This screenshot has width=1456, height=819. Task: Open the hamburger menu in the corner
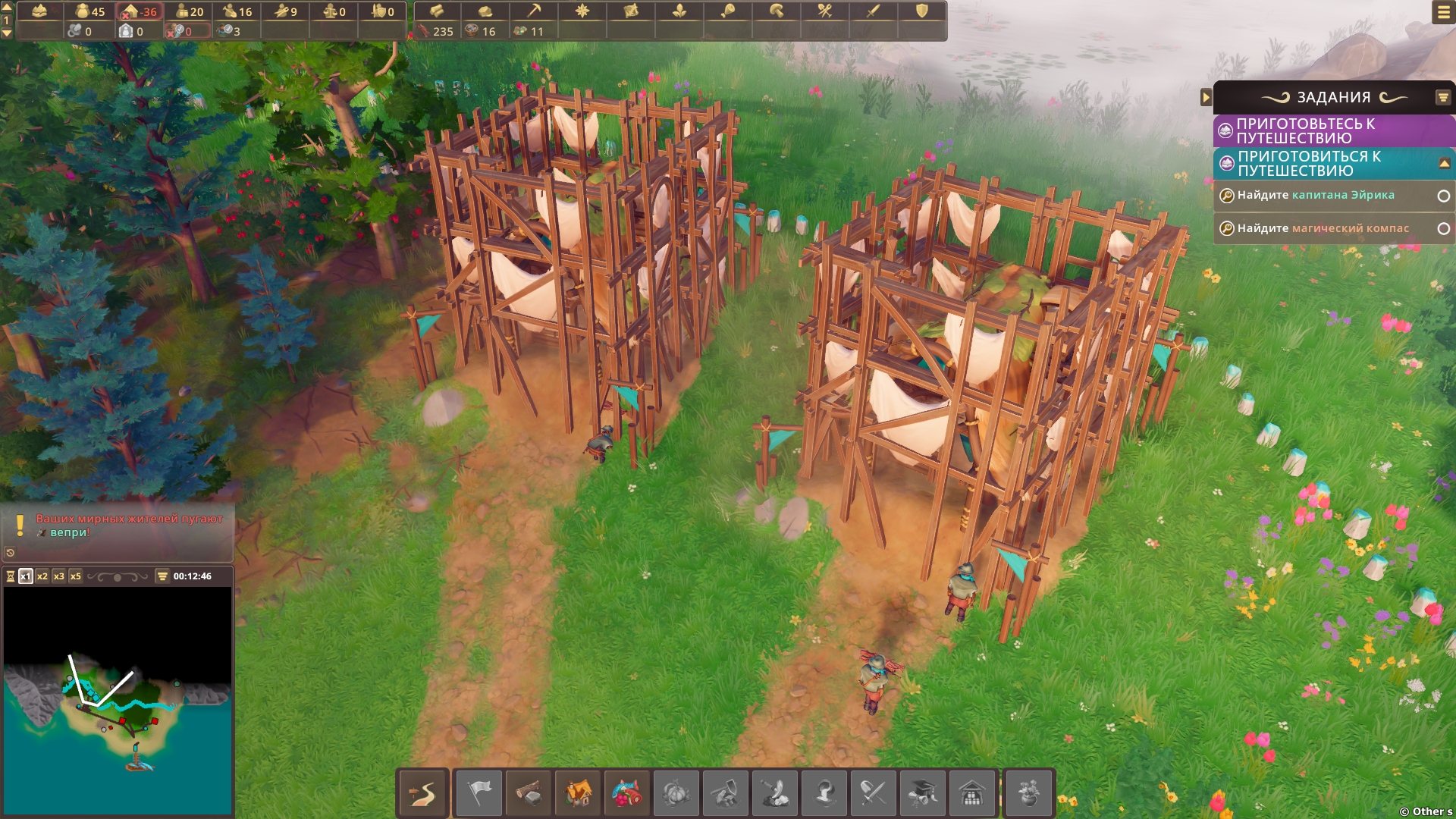(x=1443, y=12)
